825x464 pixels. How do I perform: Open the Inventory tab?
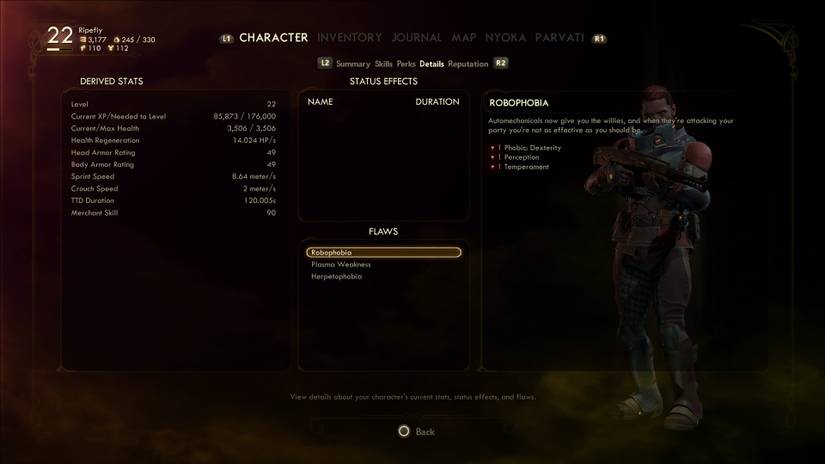tap(349, 38)
